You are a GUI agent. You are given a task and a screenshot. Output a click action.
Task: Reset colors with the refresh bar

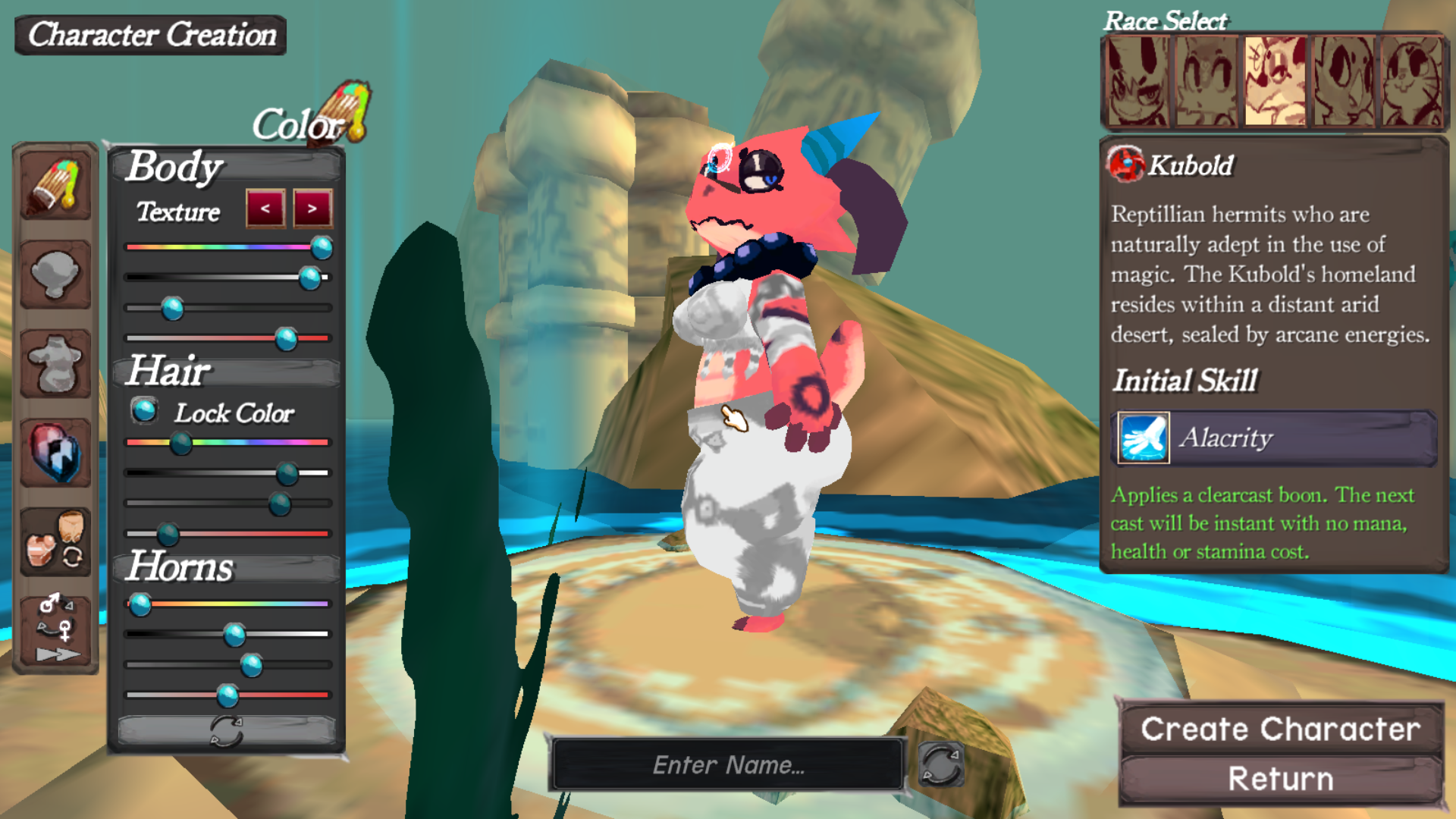226,731
